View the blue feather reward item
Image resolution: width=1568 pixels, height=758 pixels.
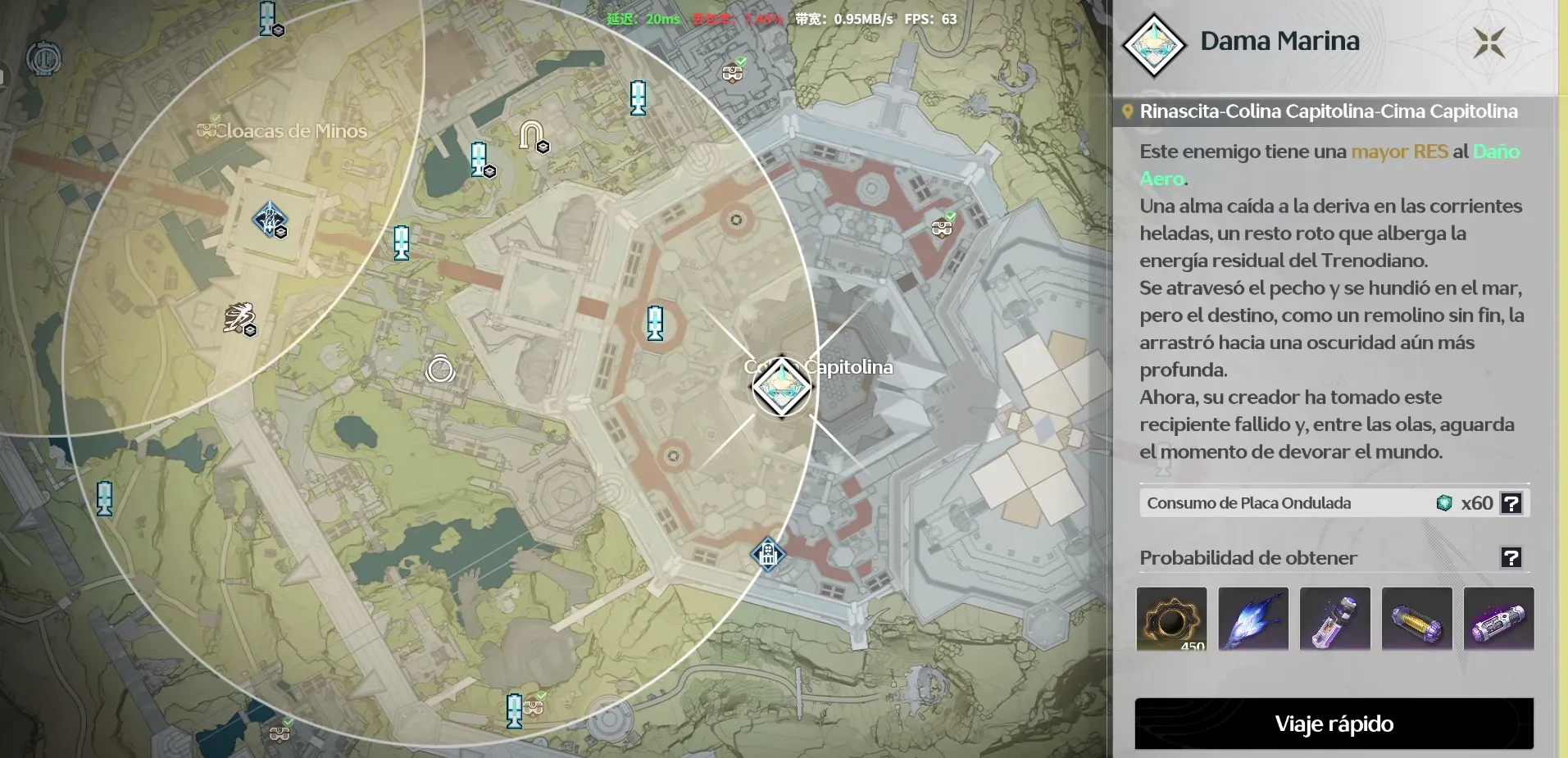coord(1253,619)
